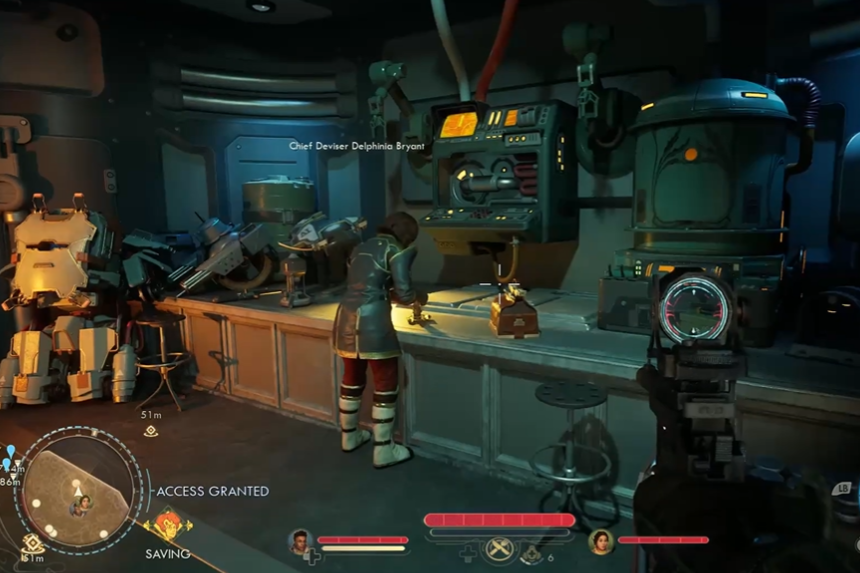Select the left companion portrait
This screenshot has width=860, height=573.
click(301, 541)
